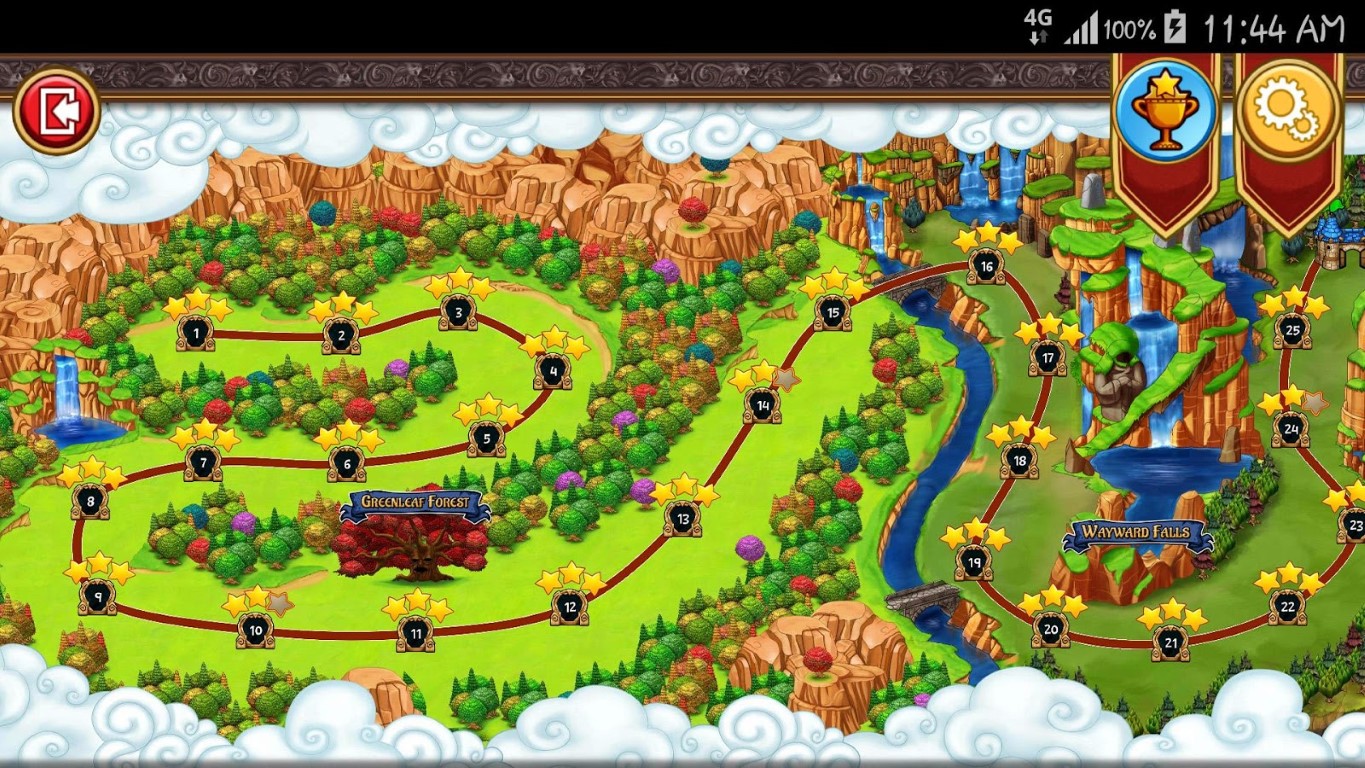The width and height of the screenshot is (1365, 768).
Task: Select level 8 near the waterfall
Action: (88, 501)
